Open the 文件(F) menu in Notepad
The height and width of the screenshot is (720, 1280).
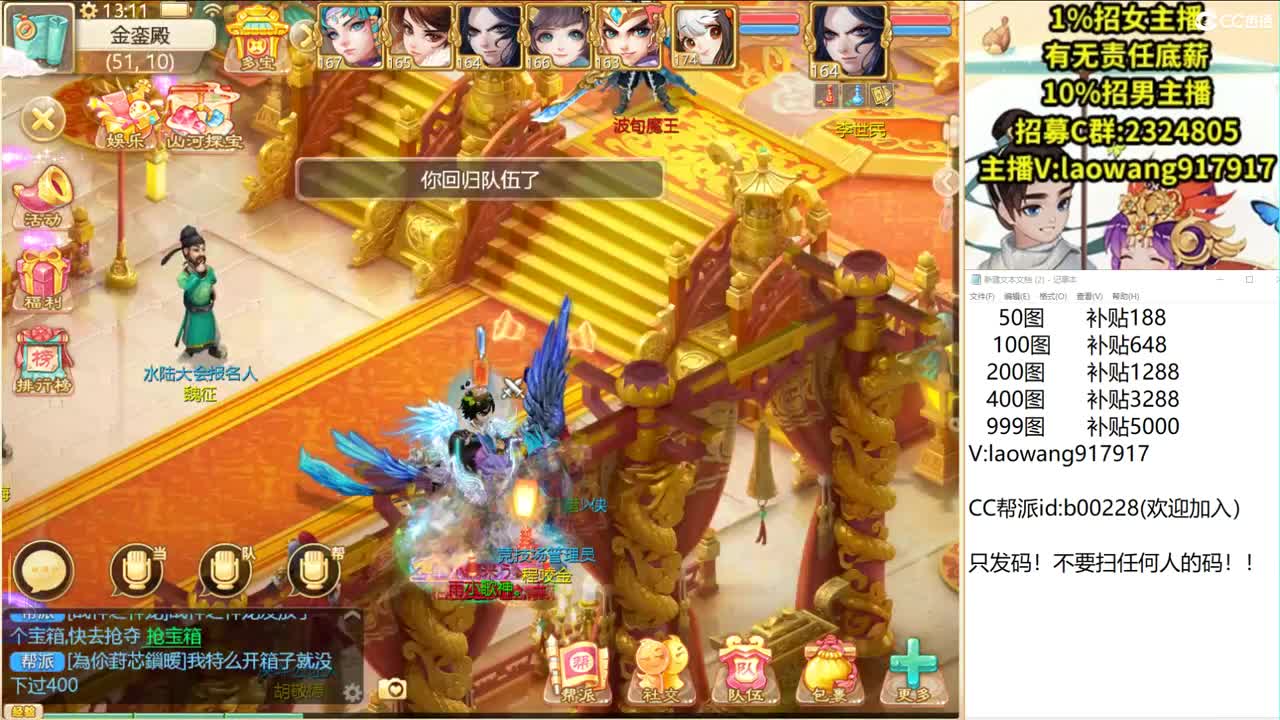(x=982, y=296)
